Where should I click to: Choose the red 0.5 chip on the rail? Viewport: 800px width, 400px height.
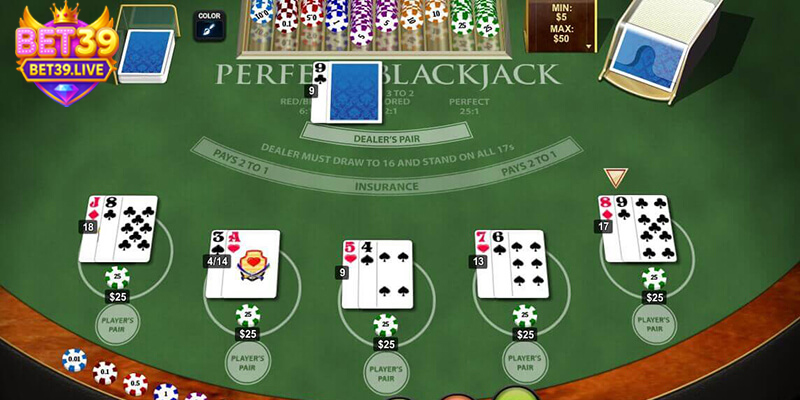click(x=135, y=384)
